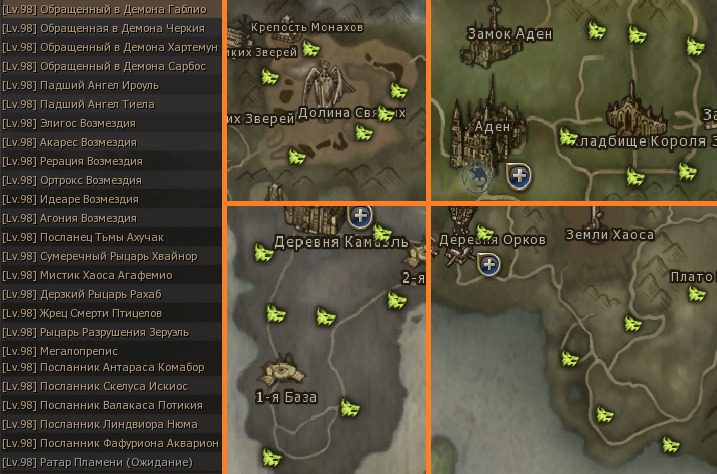Select the Мегалопрепис boss row
The height and width of the screenshot is (474, 717).
110,351
